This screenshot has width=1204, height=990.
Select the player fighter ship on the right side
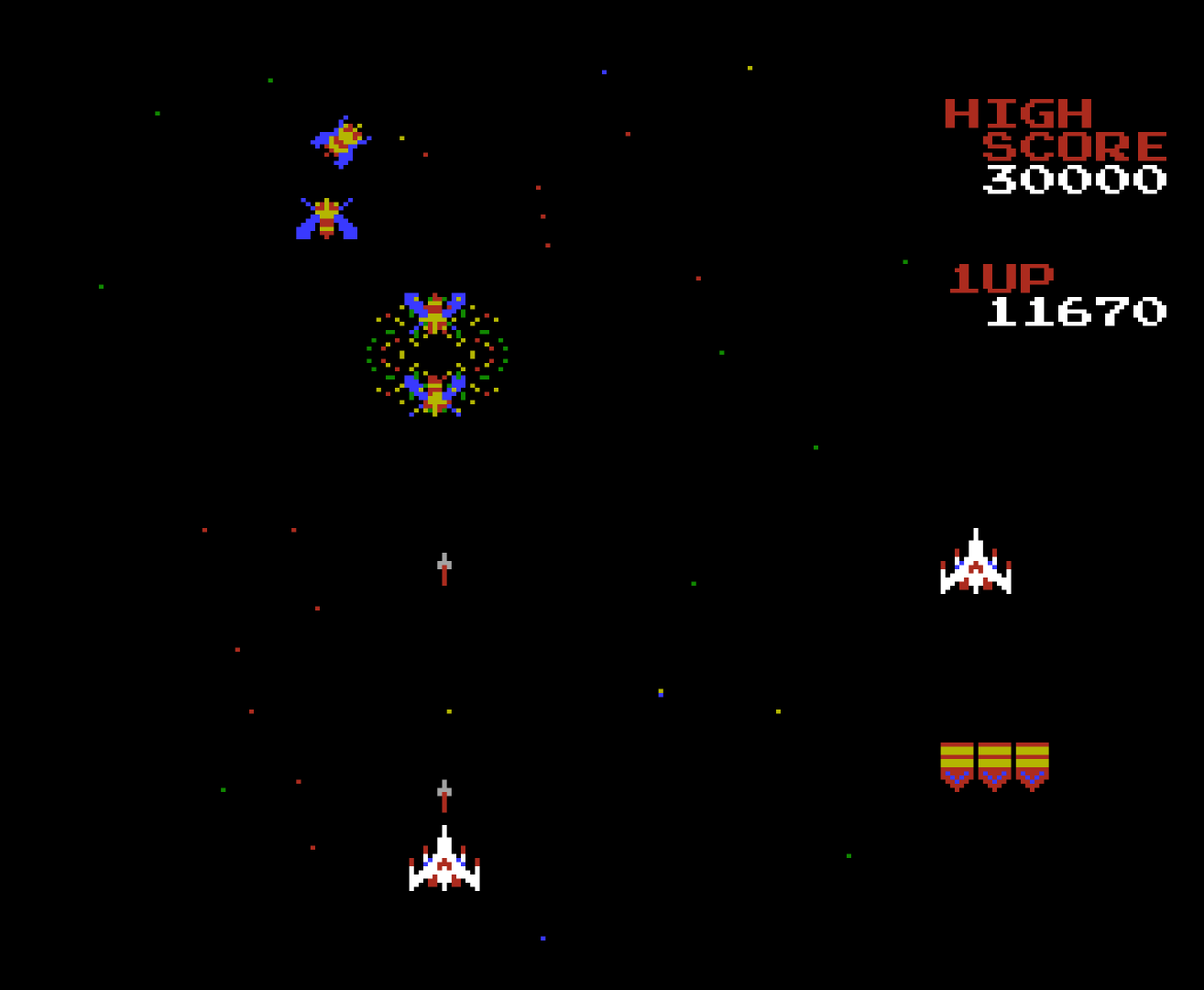pyautogui.click(x=976, y=564)
